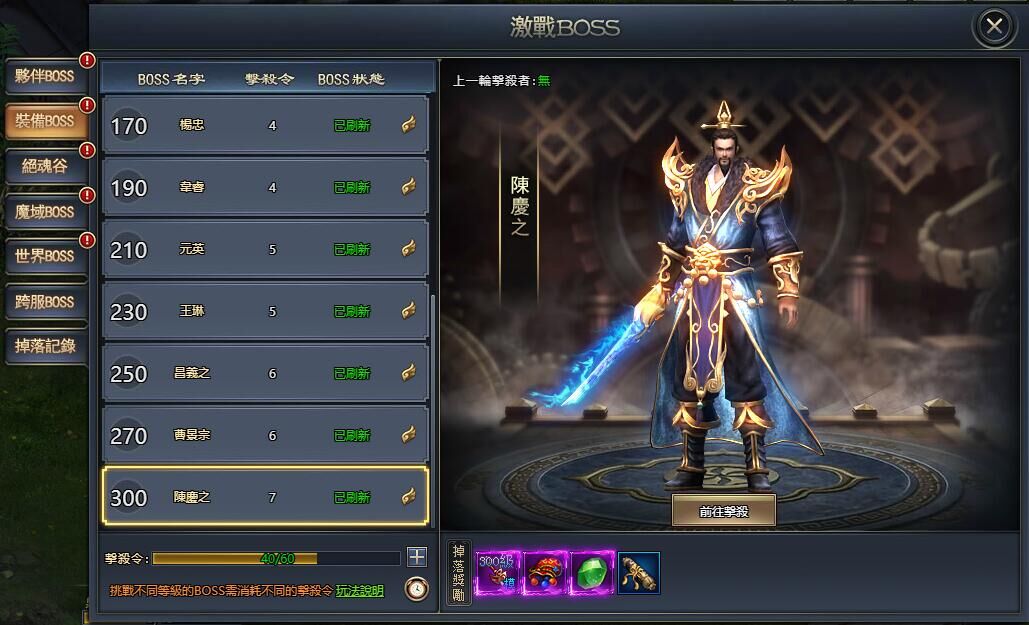Image resolution: width=1029 pixels, height=625 pixels.
Task: Select the level 250 boss 昌義之 row
Action: pyautogui.click(x=265, y=373)
